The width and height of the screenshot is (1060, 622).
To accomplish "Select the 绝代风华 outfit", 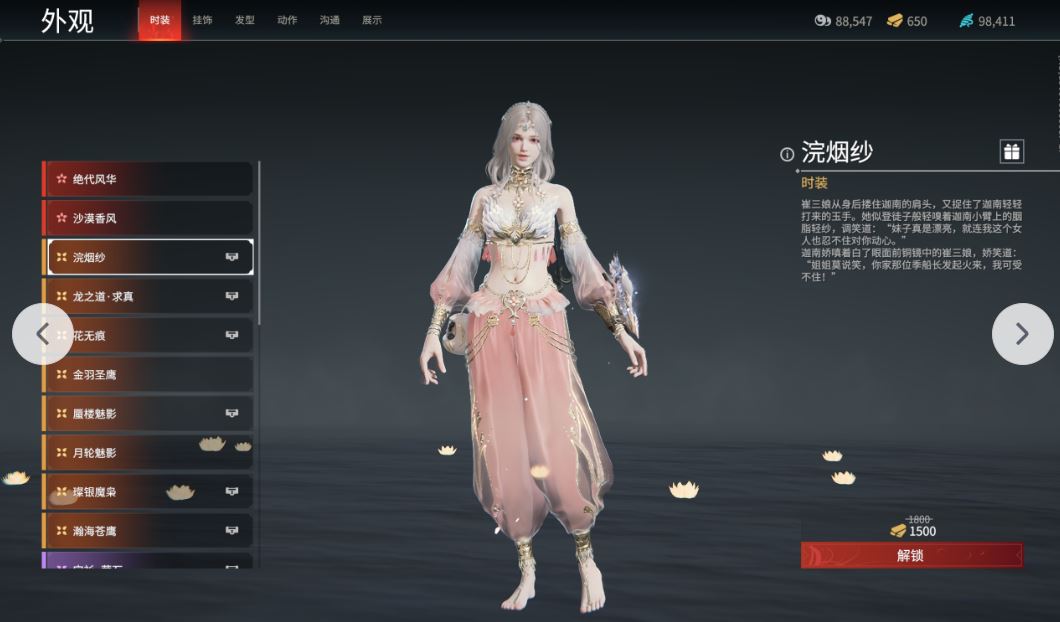I will (x=148, y=179).
